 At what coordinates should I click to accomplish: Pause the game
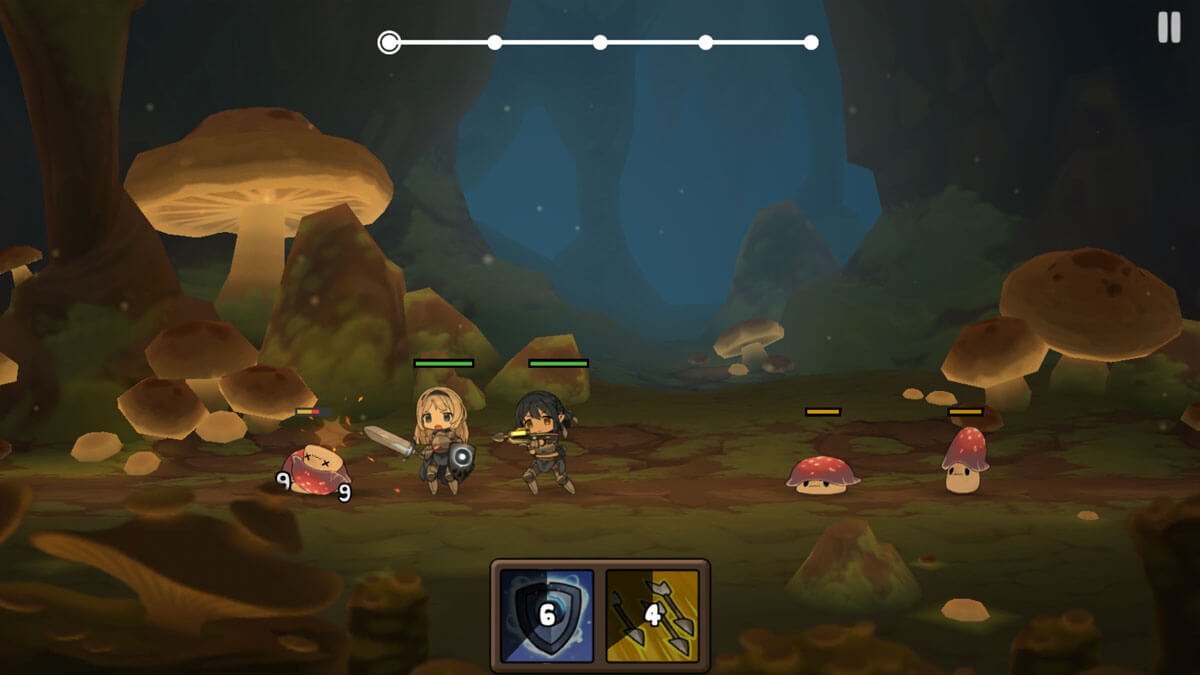pyautogui.click(x=1168, y=27)
